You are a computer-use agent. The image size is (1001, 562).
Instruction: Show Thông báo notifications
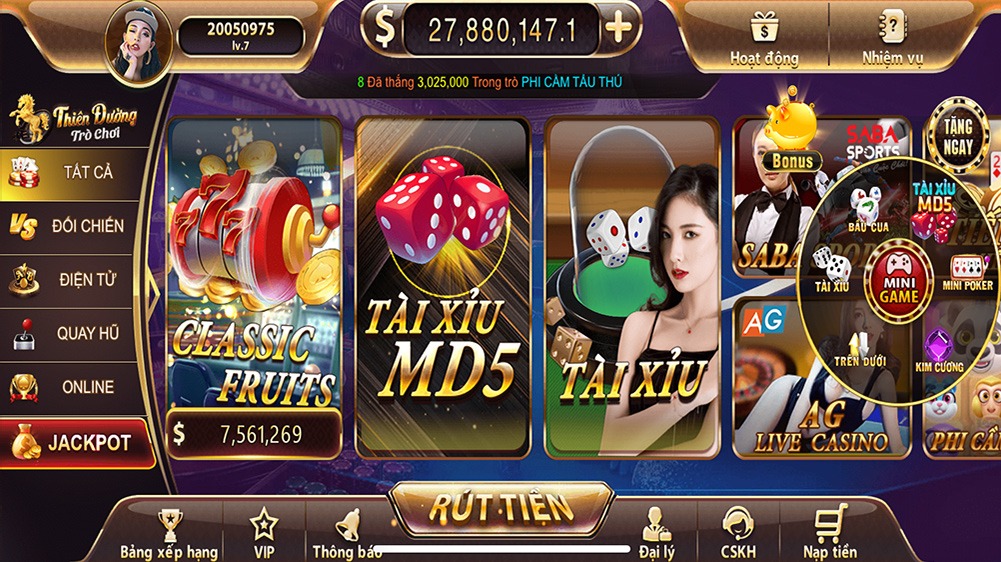point(347,533)
